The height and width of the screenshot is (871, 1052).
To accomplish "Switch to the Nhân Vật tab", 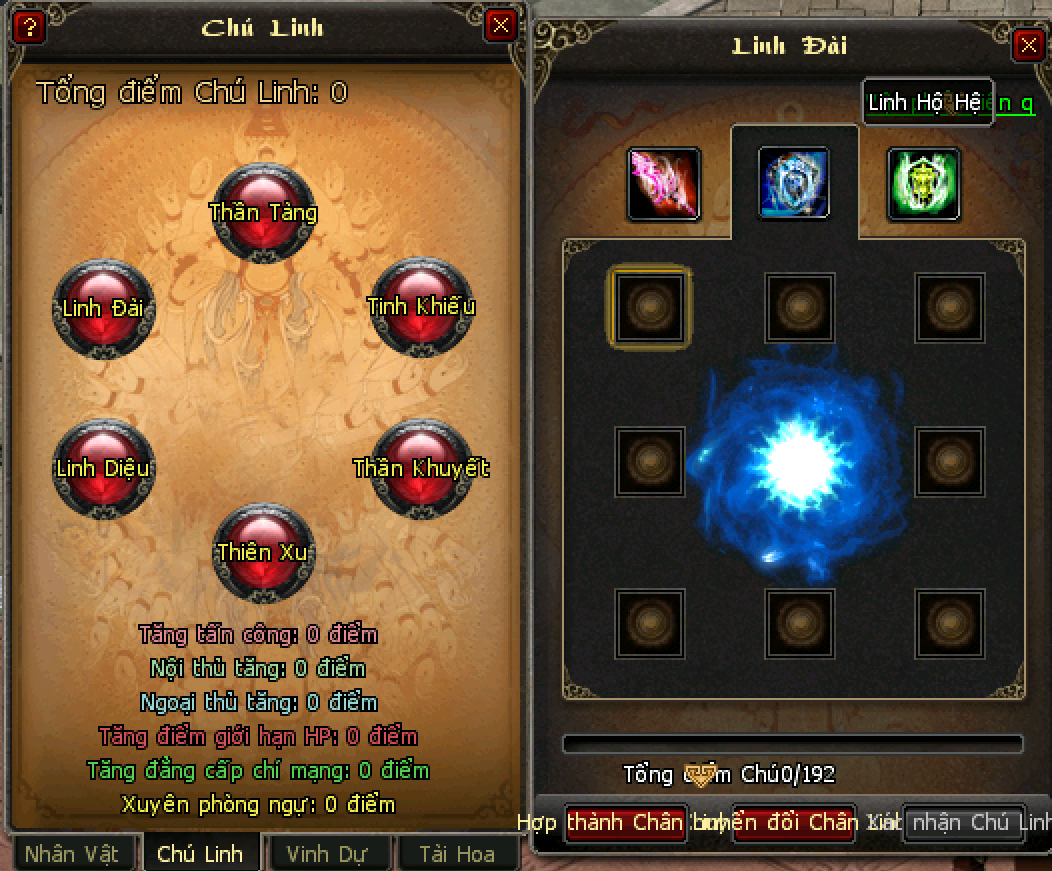I will [x=72, y=854].
